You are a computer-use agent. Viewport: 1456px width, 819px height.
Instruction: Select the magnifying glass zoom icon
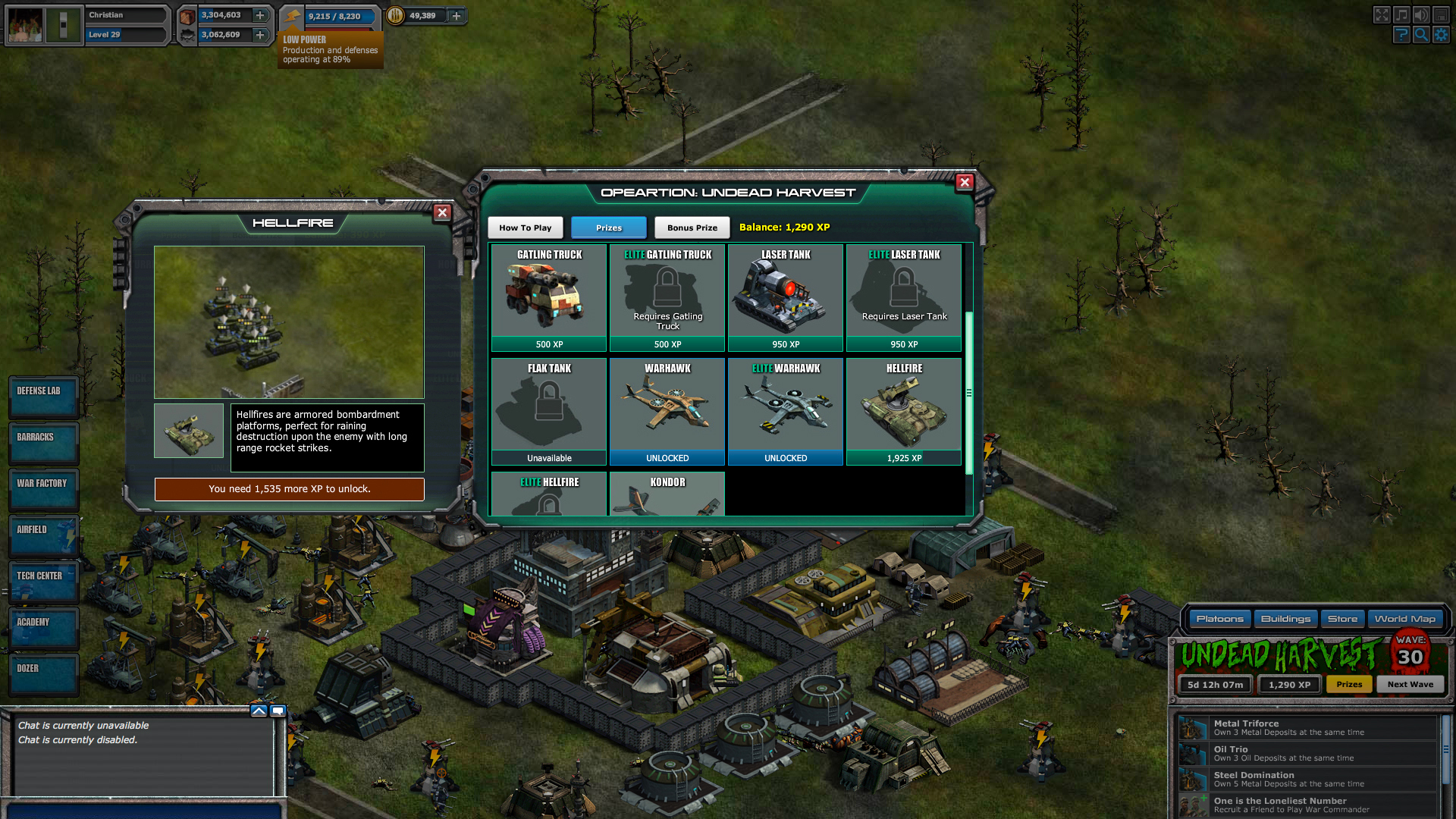1421,34
